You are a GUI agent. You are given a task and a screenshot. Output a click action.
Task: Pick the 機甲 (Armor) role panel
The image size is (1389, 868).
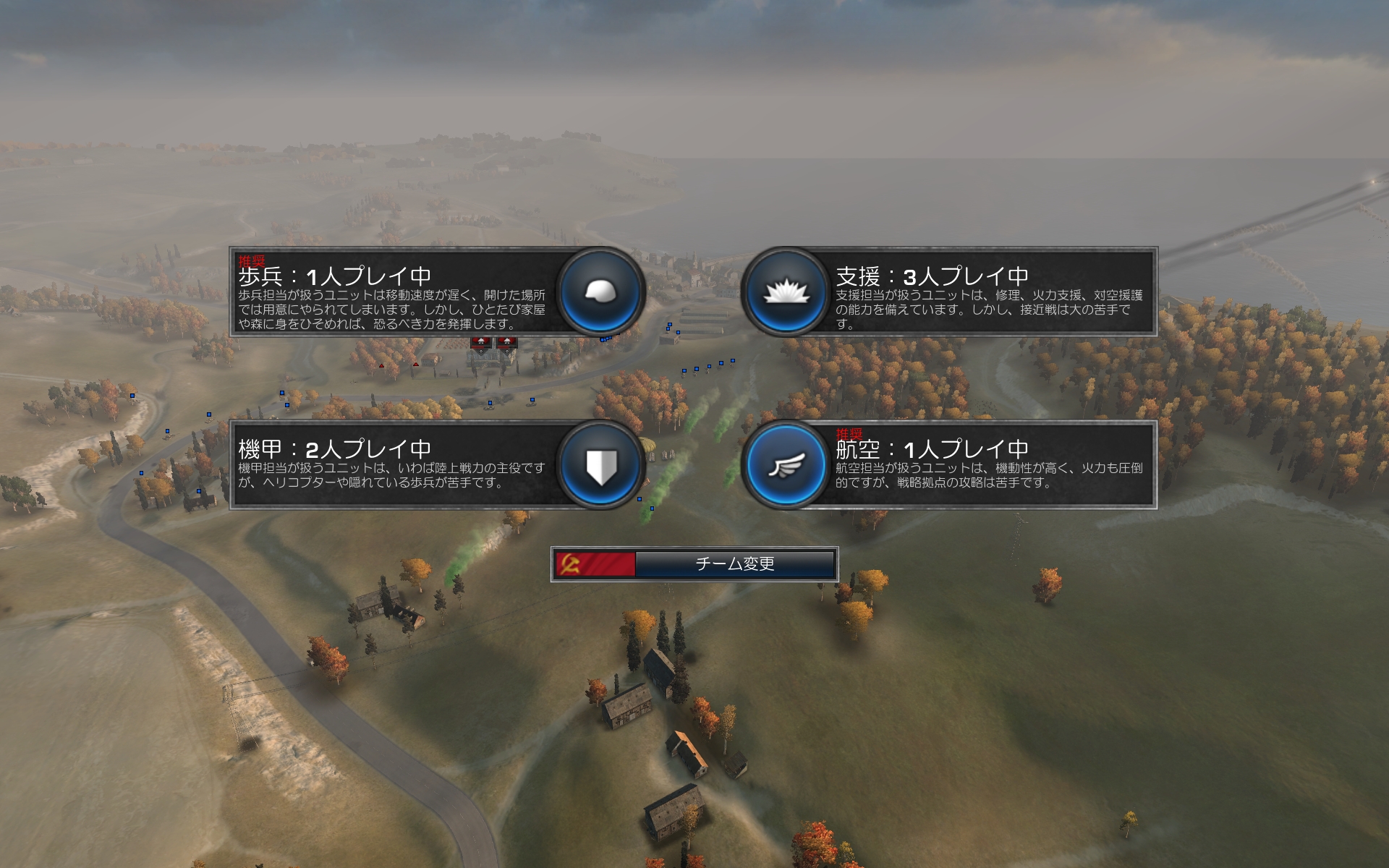click(394, 465)
